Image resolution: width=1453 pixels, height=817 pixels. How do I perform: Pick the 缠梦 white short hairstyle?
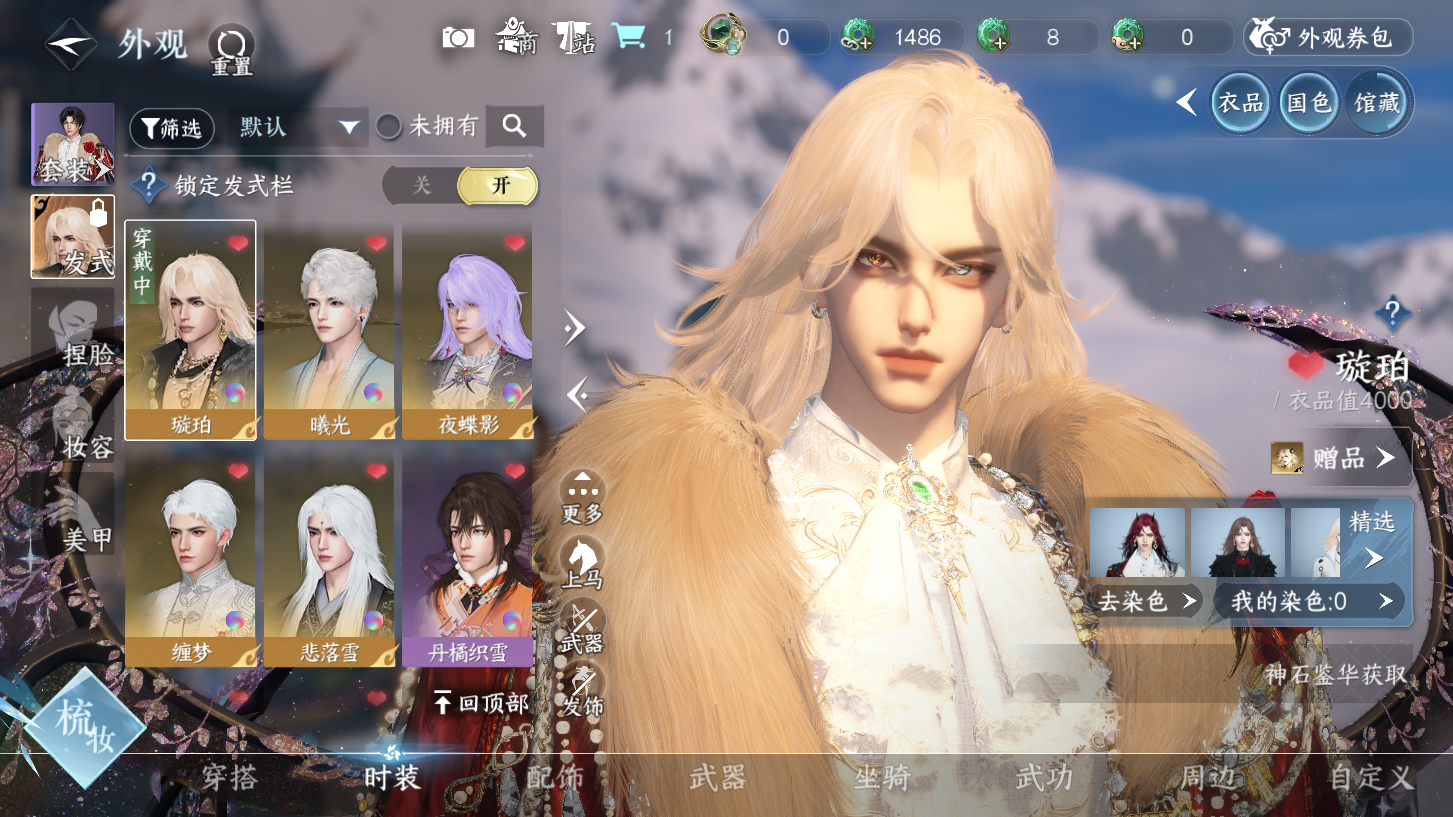point(190,557)
